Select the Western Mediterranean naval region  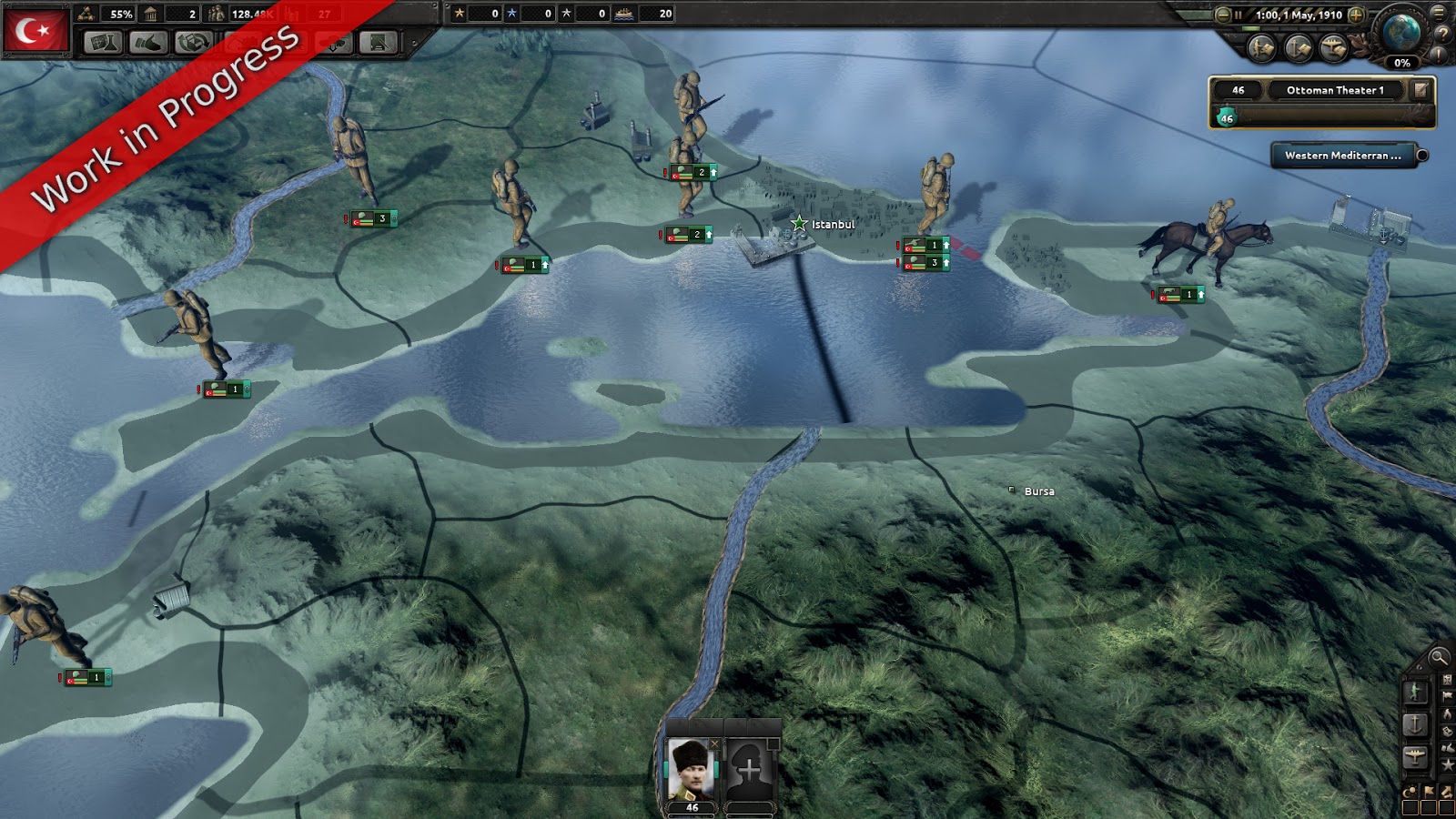click(x=1342, y=156)
